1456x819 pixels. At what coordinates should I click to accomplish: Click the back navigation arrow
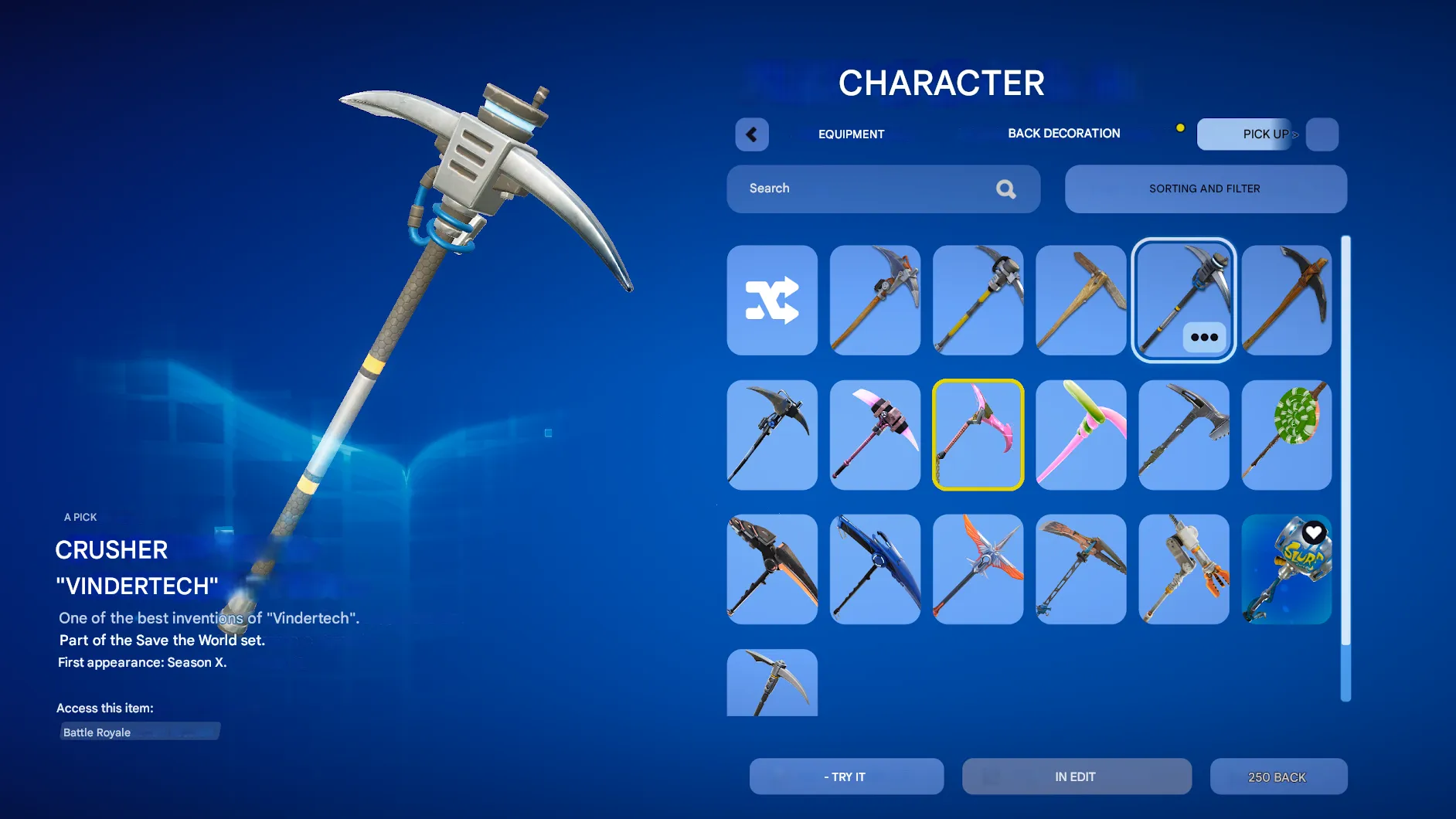click(x=750, y=134)
